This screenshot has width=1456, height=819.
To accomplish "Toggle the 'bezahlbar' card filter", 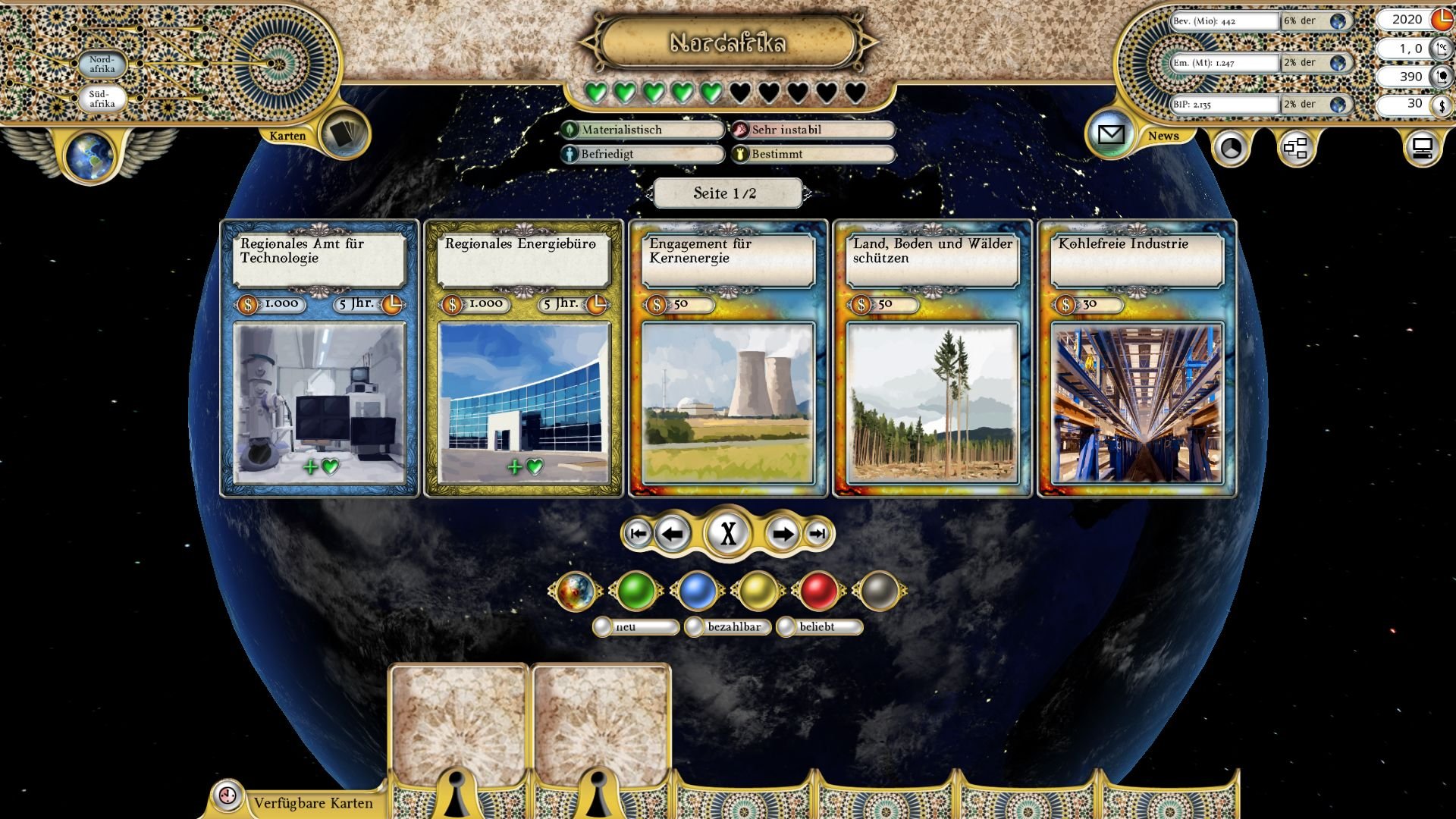I will 694,627.
